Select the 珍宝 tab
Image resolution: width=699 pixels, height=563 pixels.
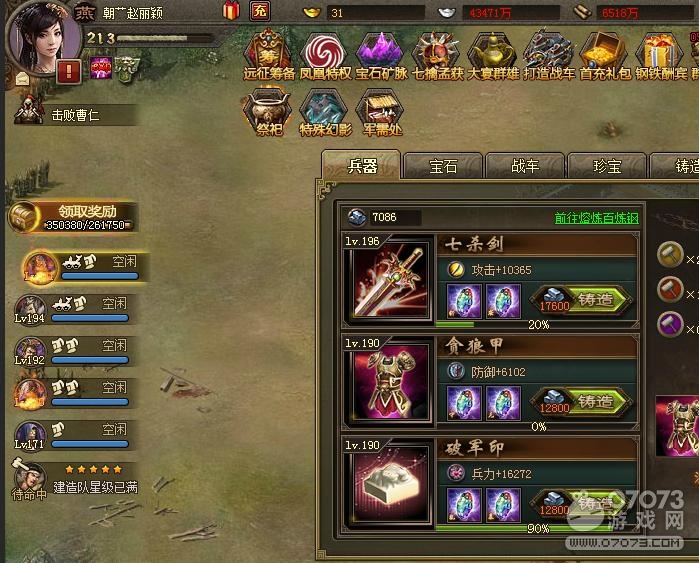pos(607,166)
